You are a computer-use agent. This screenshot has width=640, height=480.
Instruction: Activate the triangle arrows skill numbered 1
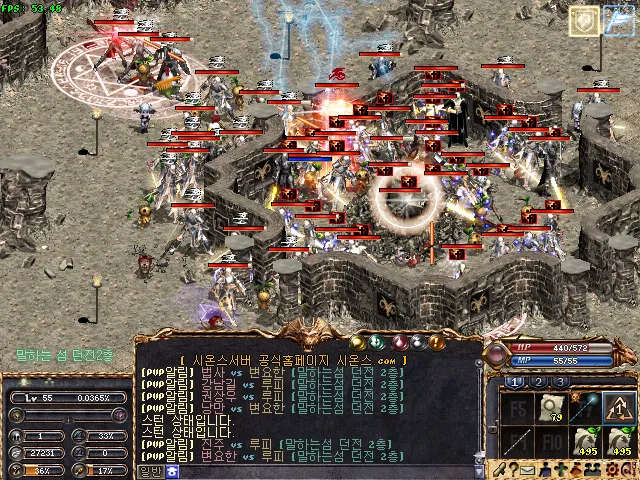620,409
